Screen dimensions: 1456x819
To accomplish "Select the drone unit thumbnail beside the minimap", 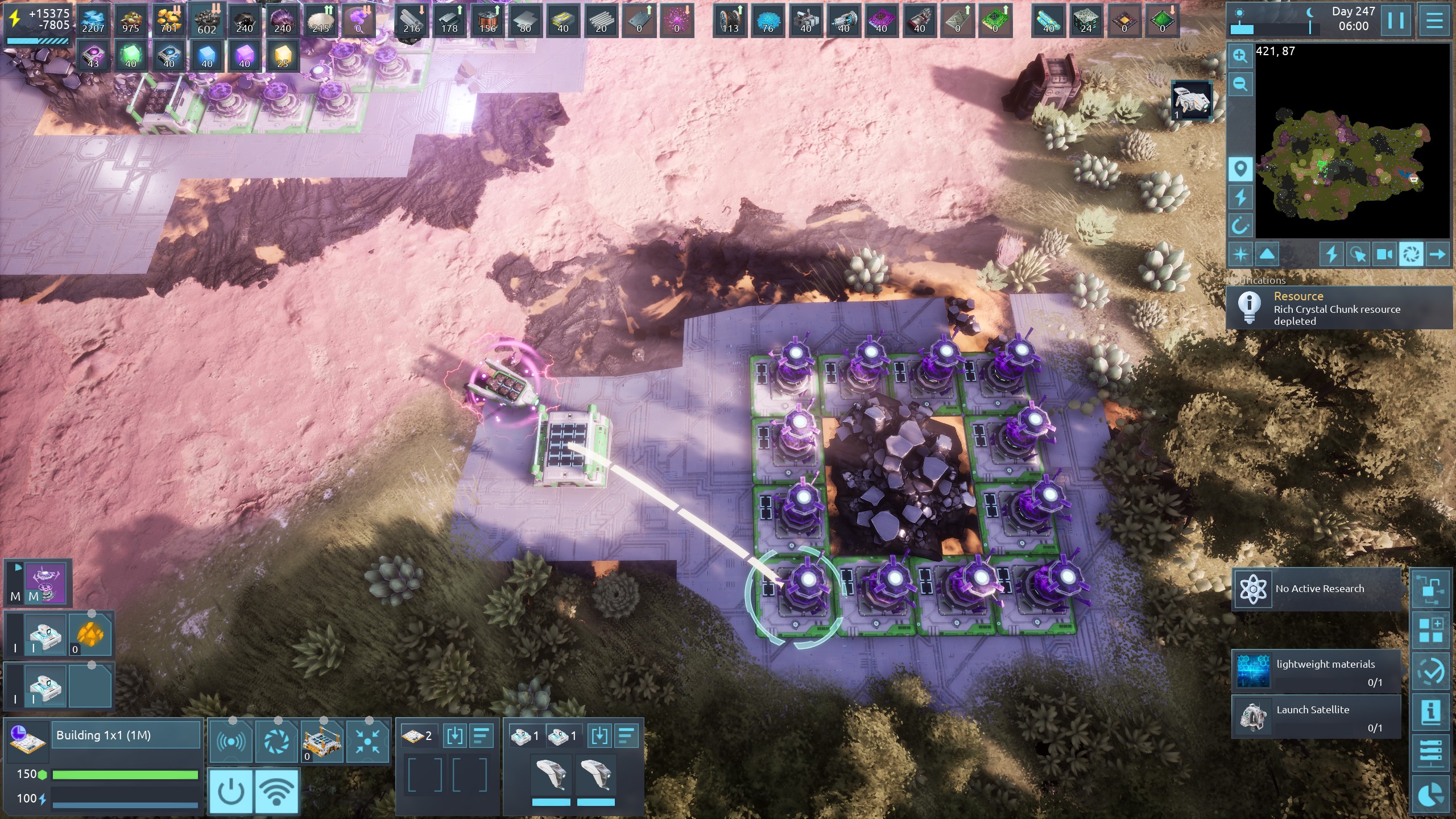I will pyautogui.click(x=1191, y=100).
